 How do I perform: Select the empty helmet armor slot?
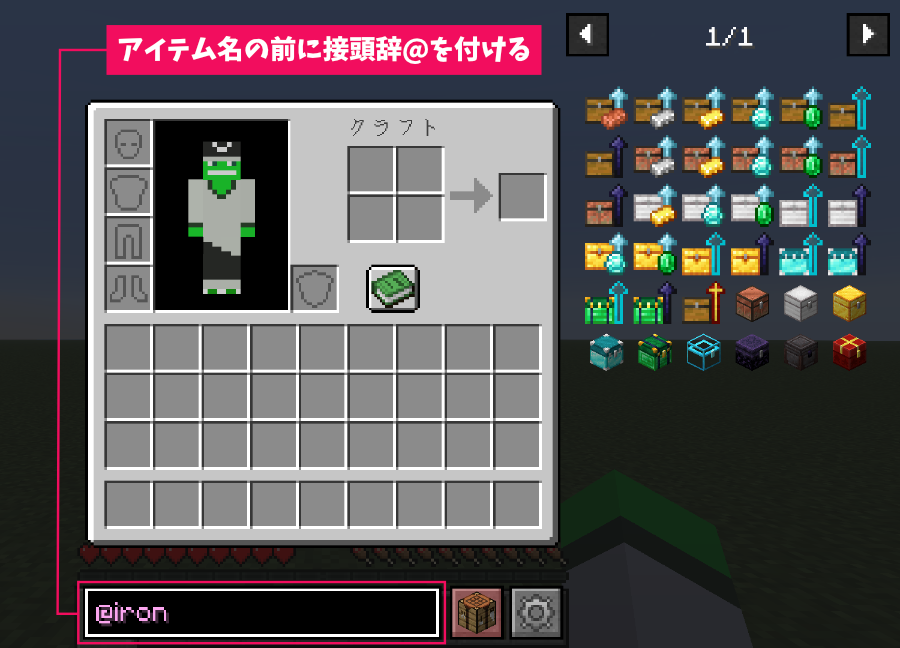pos(129,143)
